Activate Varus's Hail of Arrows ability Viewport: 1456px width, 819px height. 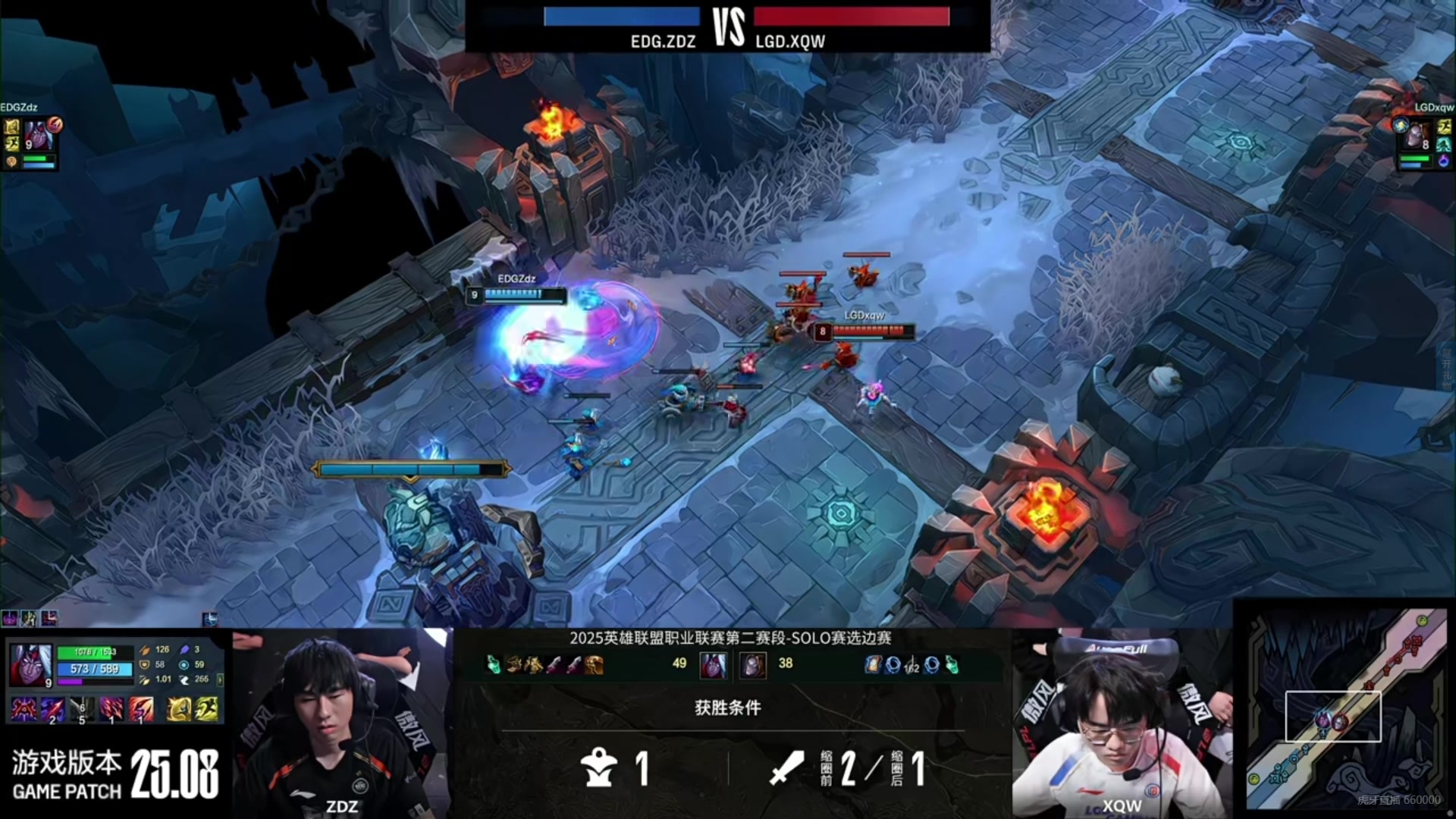(x=111, y=709)
